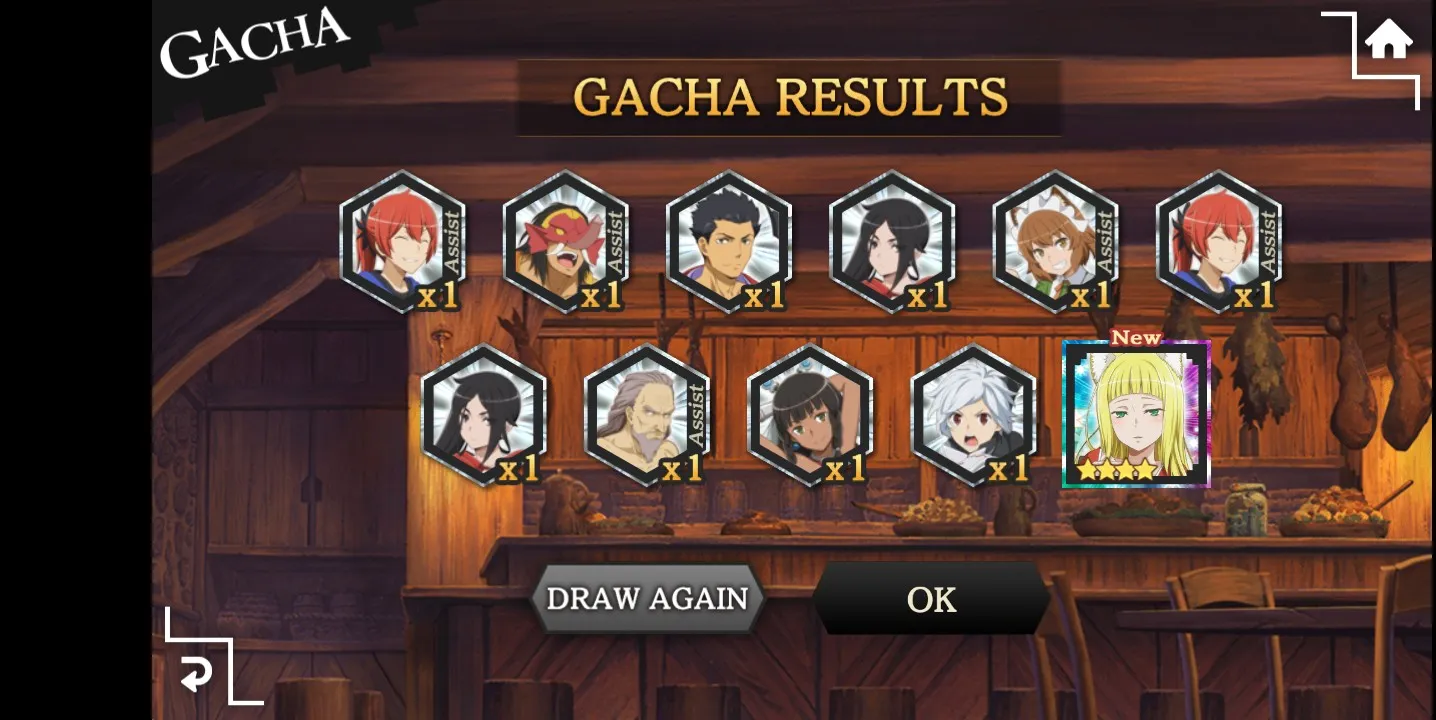Select the new three-star blonde character card
1436x720 pixels.
click(1136, 414)
